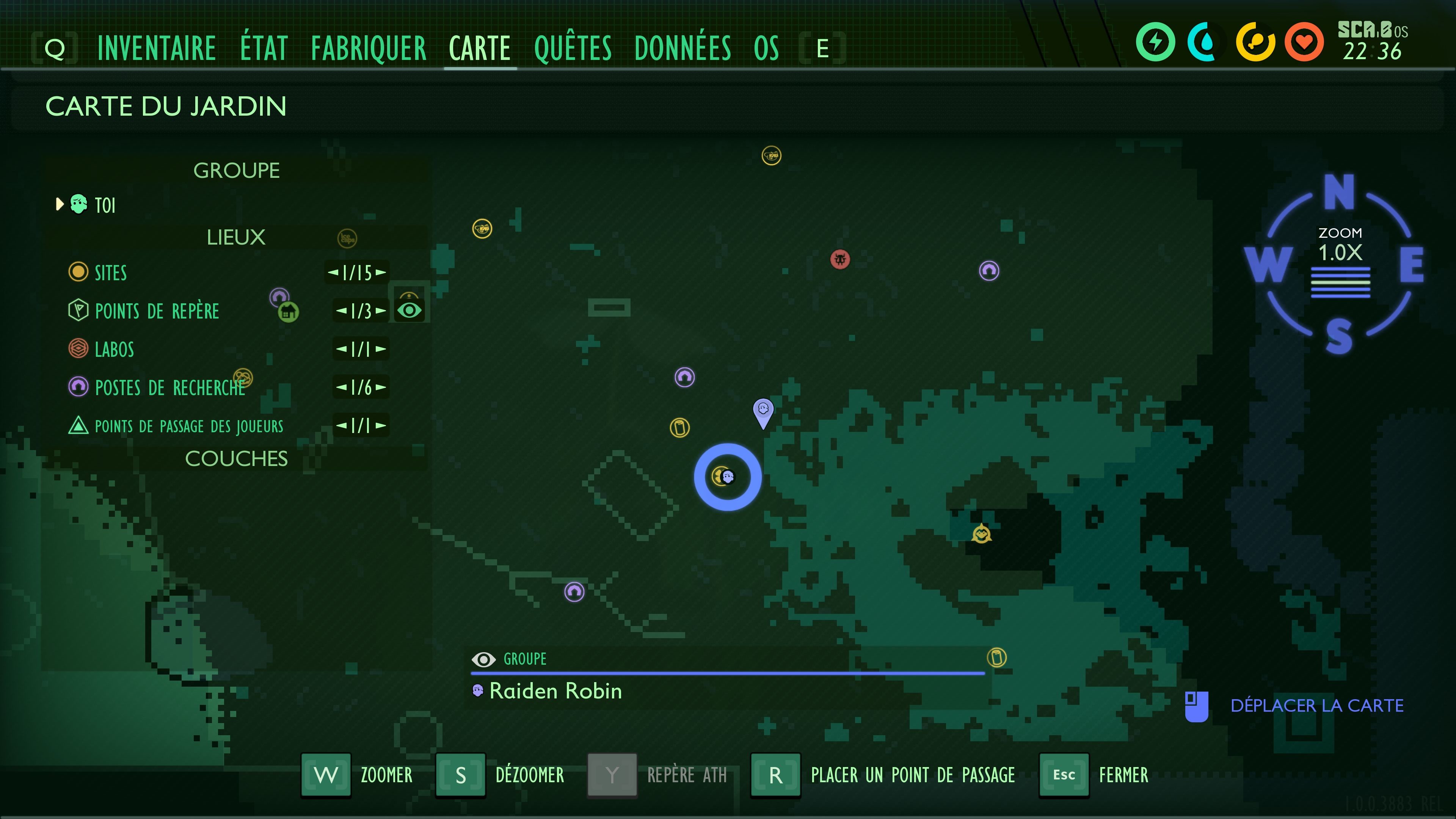Choose the Postes de recherche legend entry

169,388
